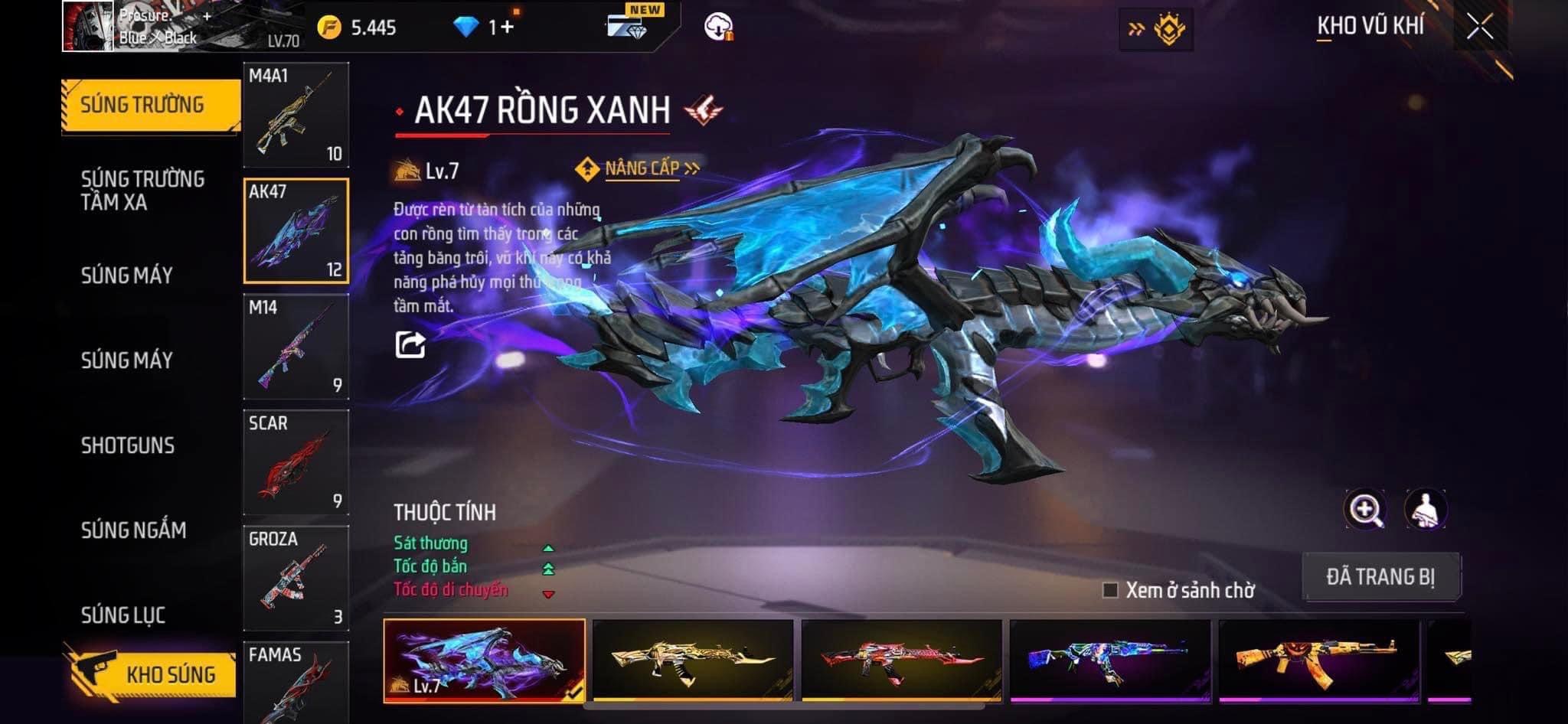Select the M14 weapon slot

tap(296, 347)
